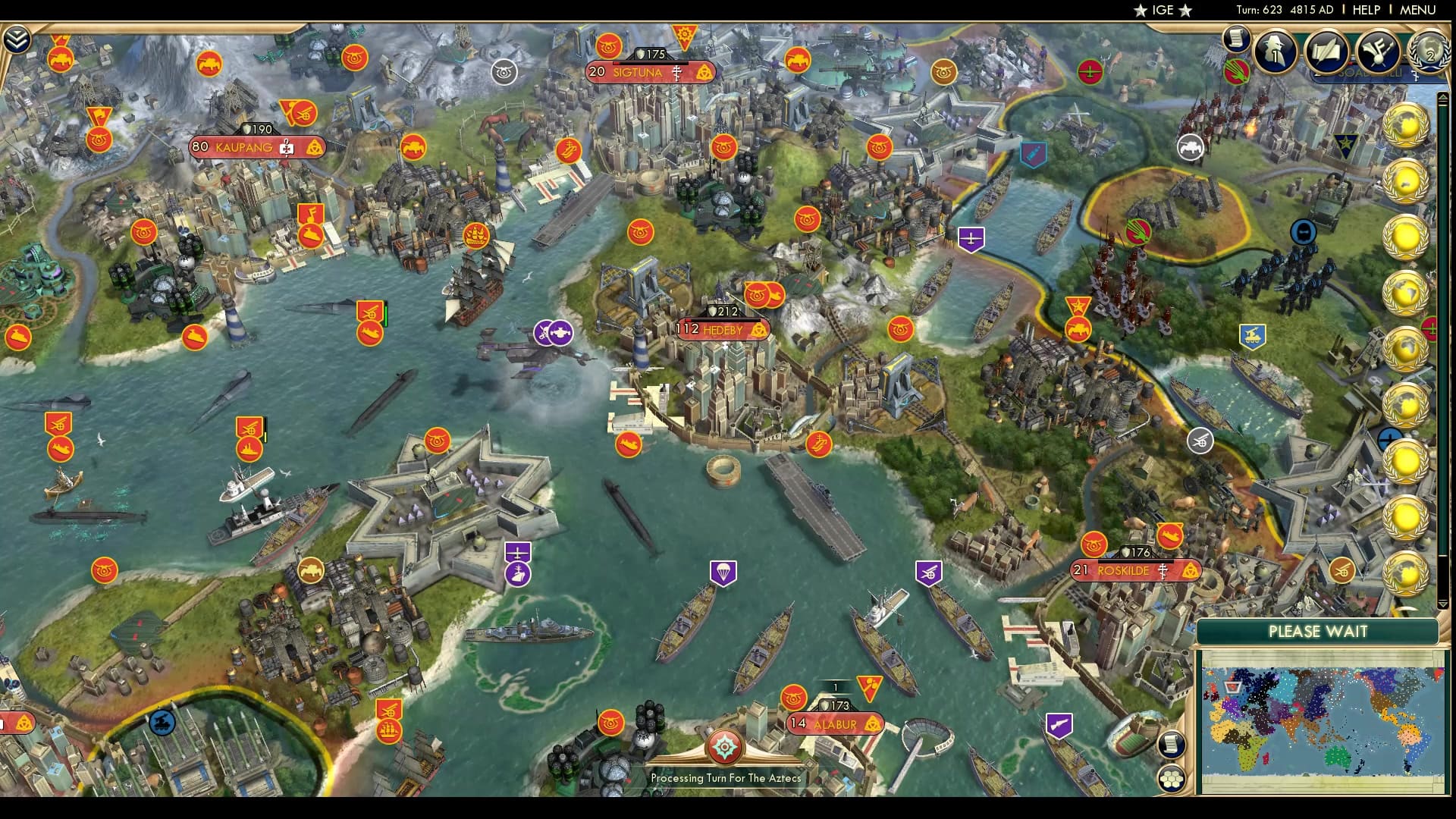Select a red submarine unit flag on the west coast

coord(61,449)
